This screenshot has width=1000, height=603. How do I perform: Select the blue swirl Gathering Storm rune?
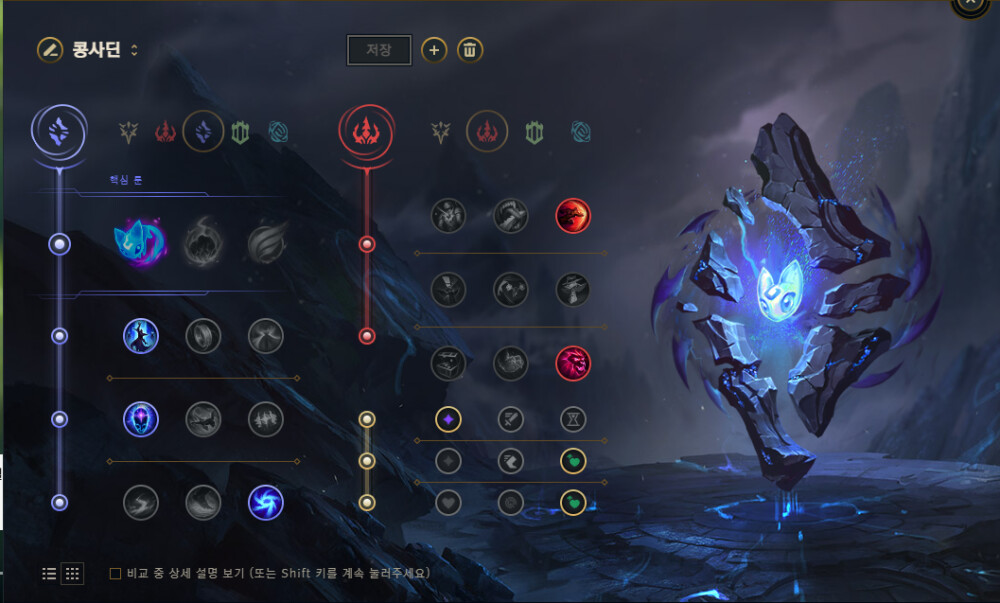coord(265,502)
